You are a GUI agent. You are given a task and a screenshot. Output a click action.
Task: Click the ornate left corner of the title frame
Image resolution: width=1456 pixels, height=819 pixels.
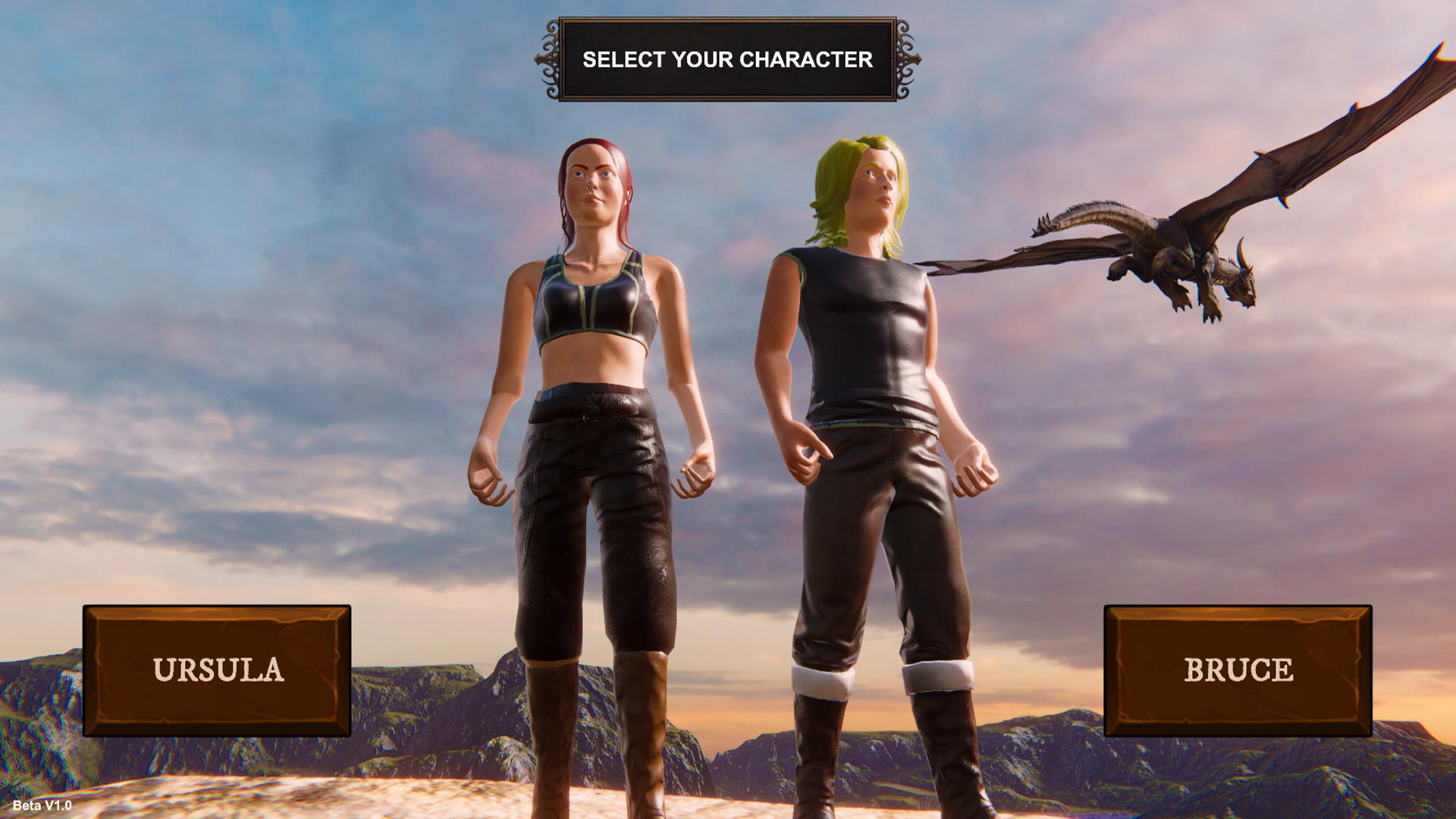551,58
